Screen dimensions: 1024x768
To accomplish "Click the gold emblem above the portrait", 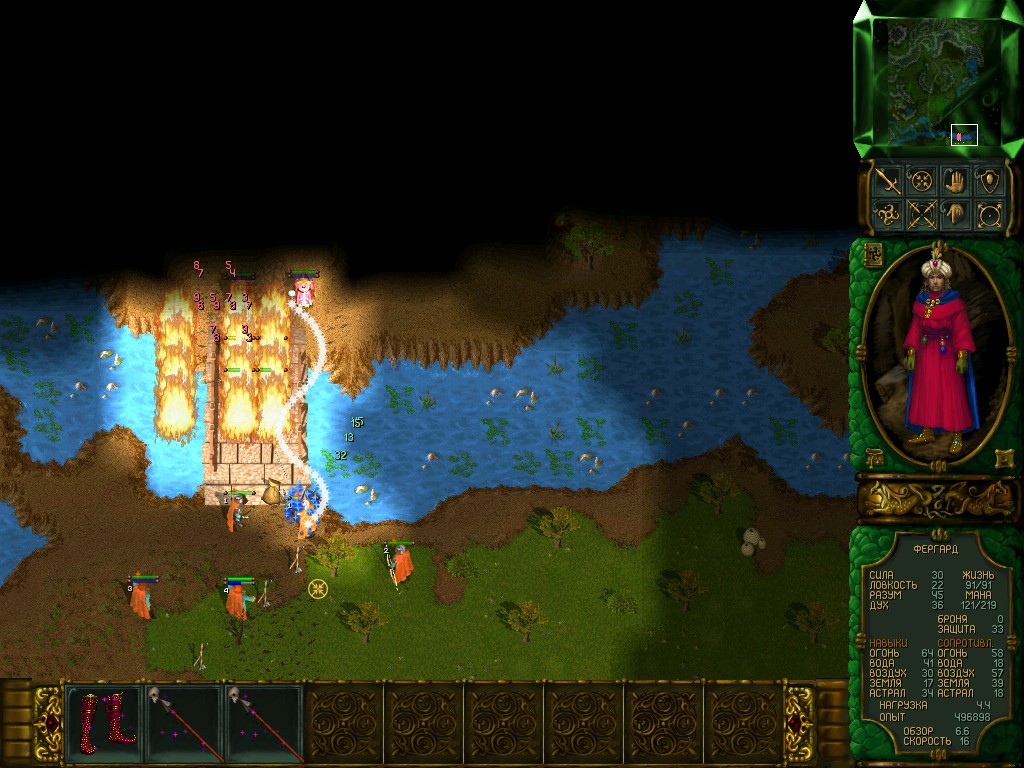I will [x=872, y=254].
